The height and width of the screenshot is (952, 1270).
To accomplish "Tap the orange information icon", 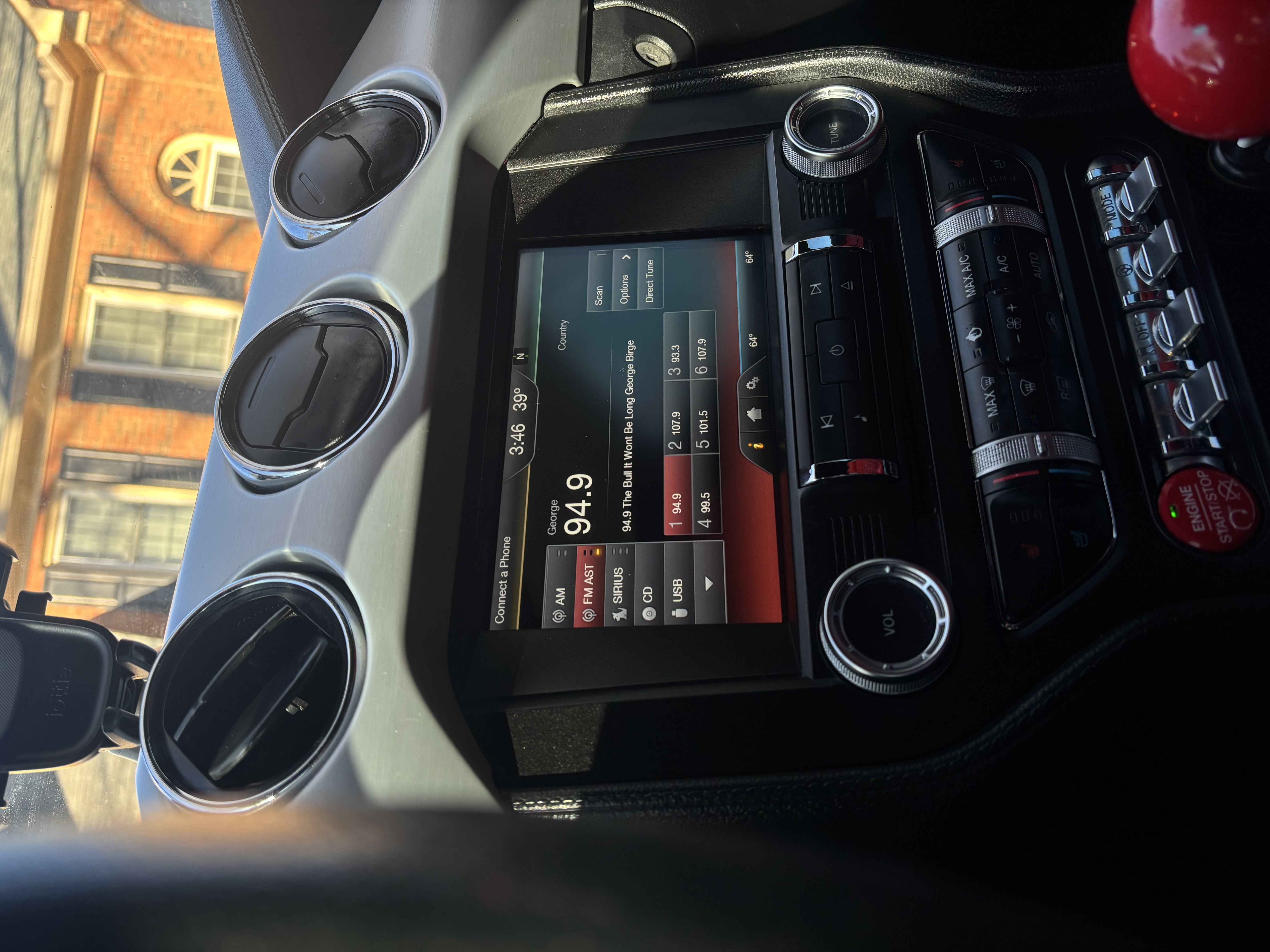I will pyautogui.click(x=756, y=444).
